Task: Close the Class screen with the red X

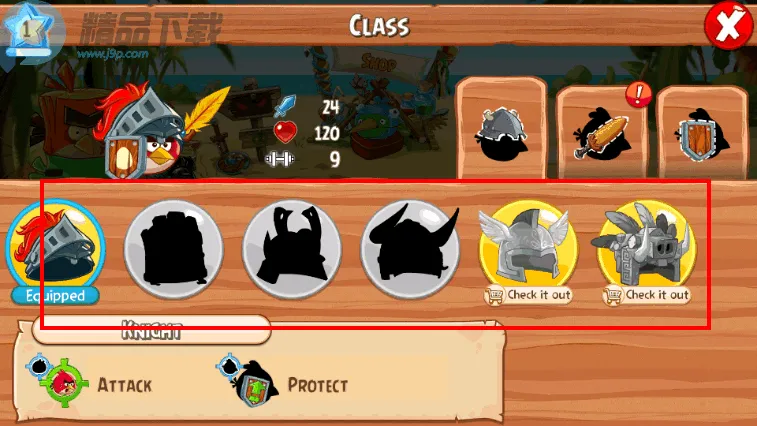Action: [x=726, y=25]
